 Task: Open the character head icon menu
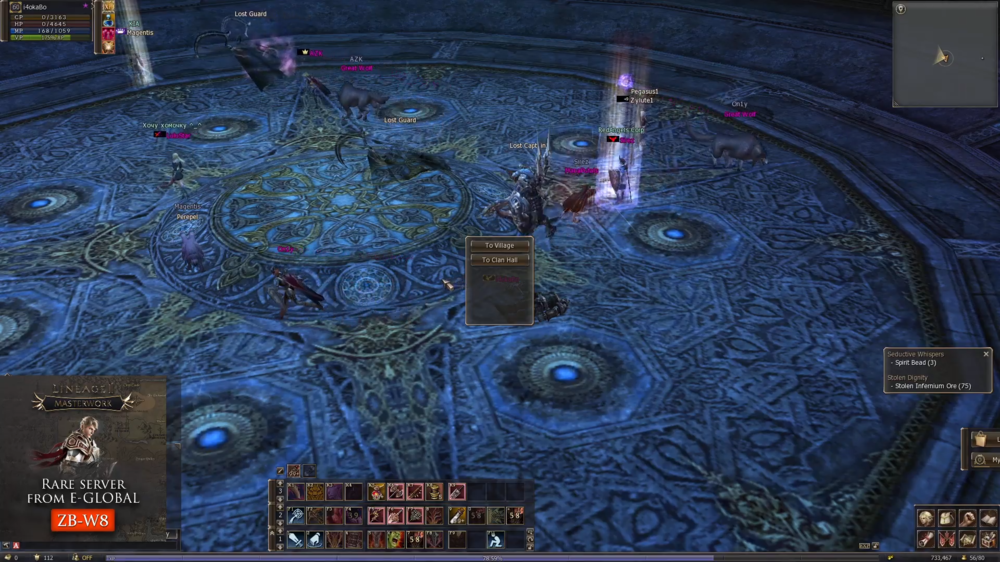click(926, 518)
